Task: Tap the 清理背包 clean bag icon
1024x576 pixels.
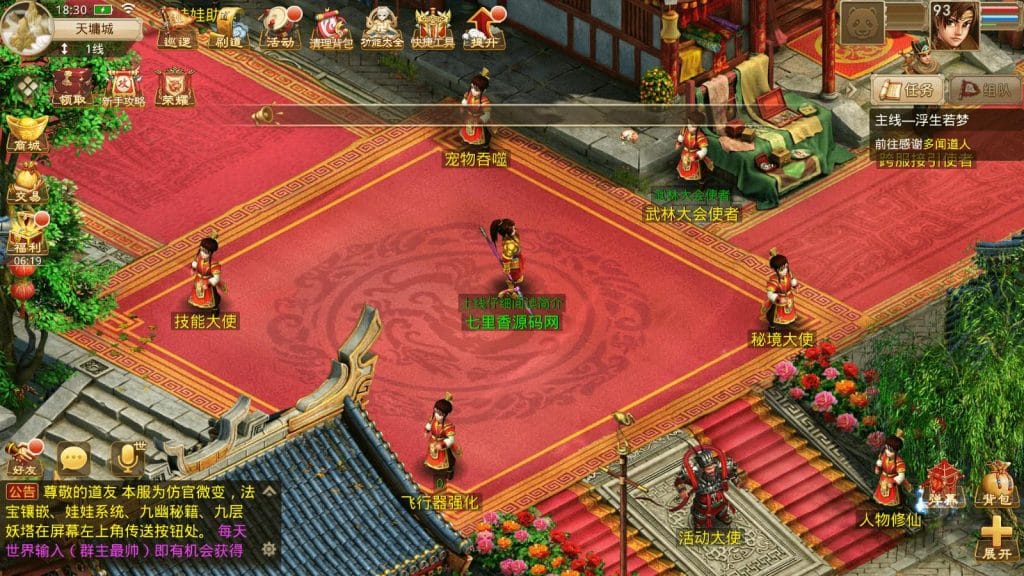Action: pos(329,27)
